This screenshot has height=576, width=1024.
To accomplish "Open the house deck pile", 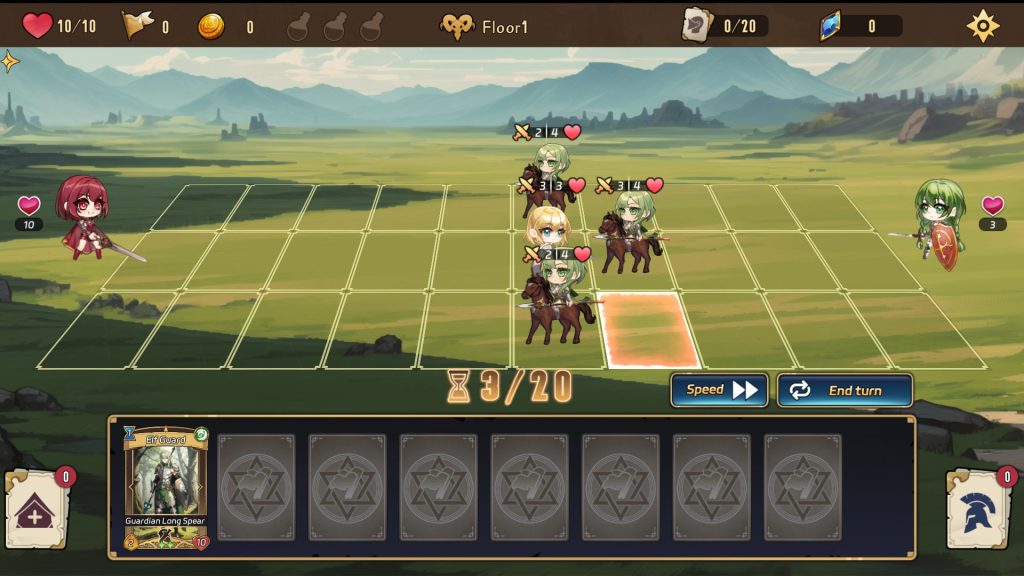I will tap(38, 511).
